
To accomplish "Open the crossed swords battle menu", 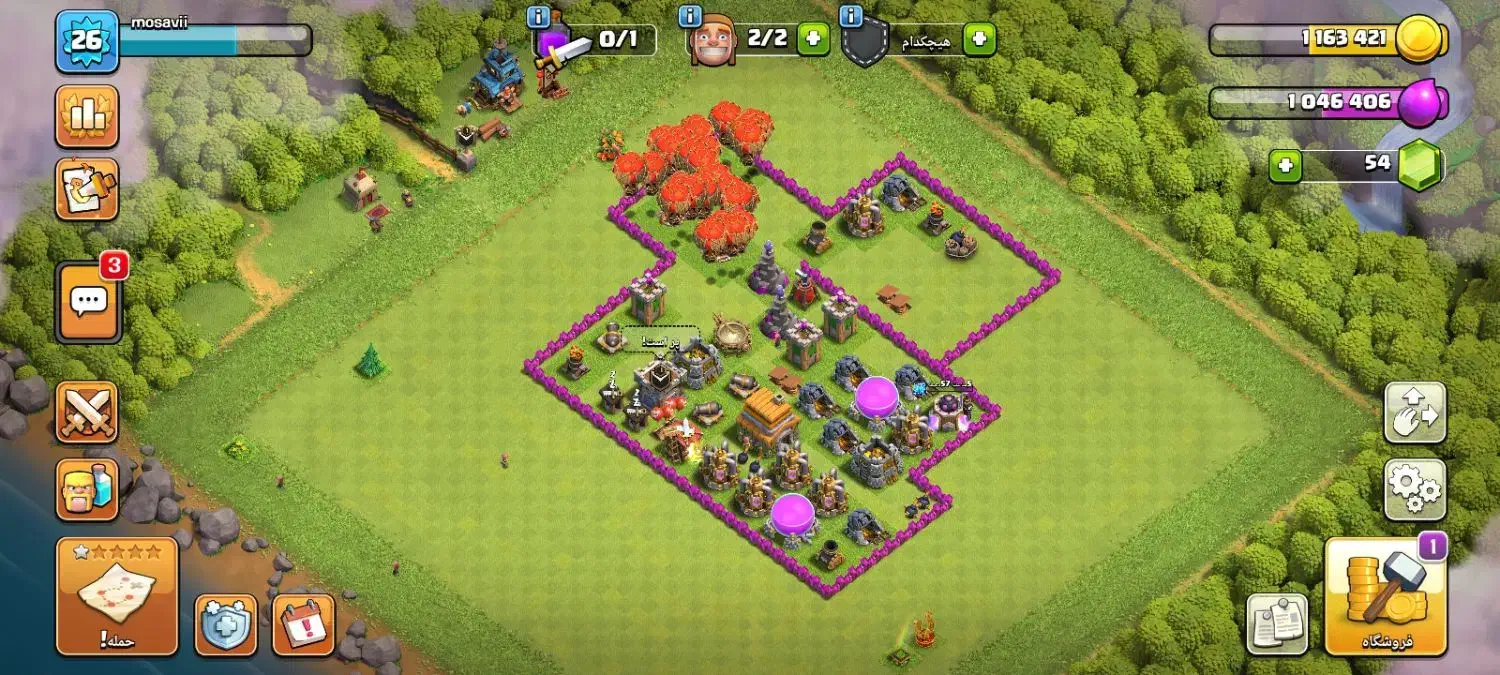I will point(87,412).
